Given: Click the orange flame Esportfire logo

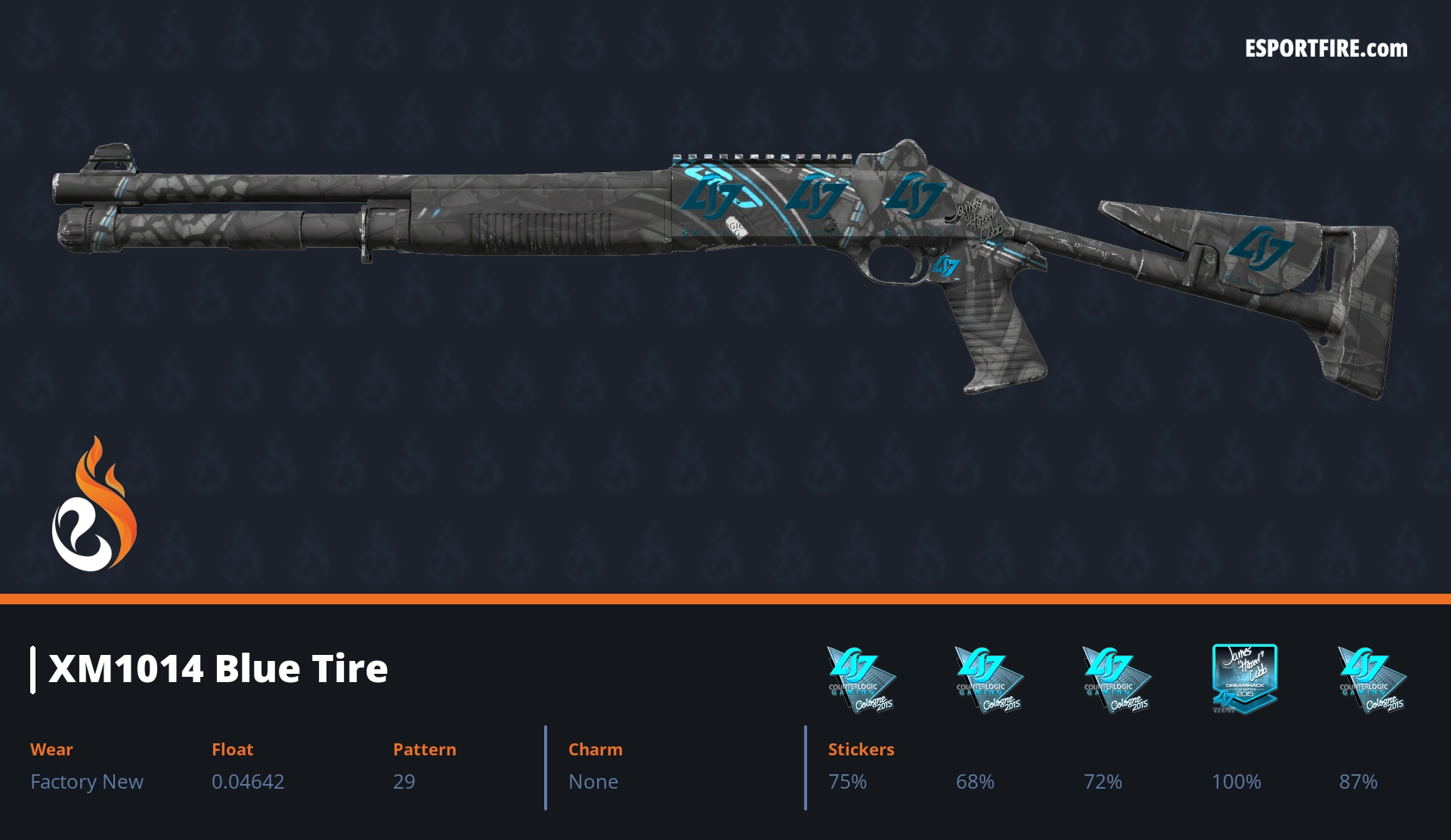Looking at the screenshot, I should point(94,505).
